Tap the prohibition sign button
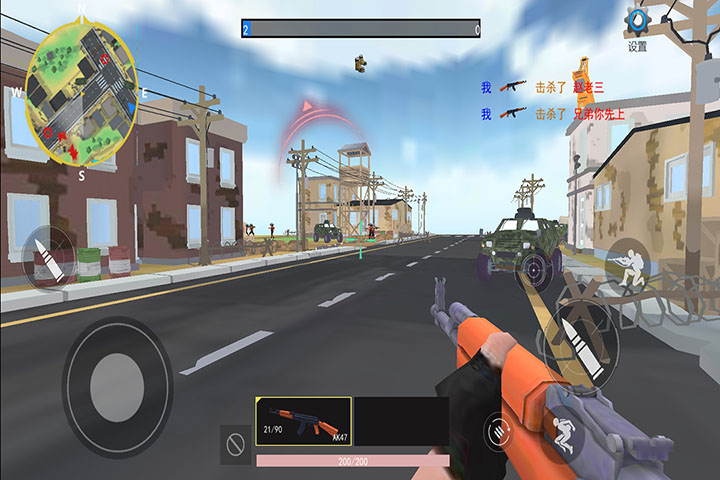This screenshot has width=720, height=480. (x=236, y=444)
